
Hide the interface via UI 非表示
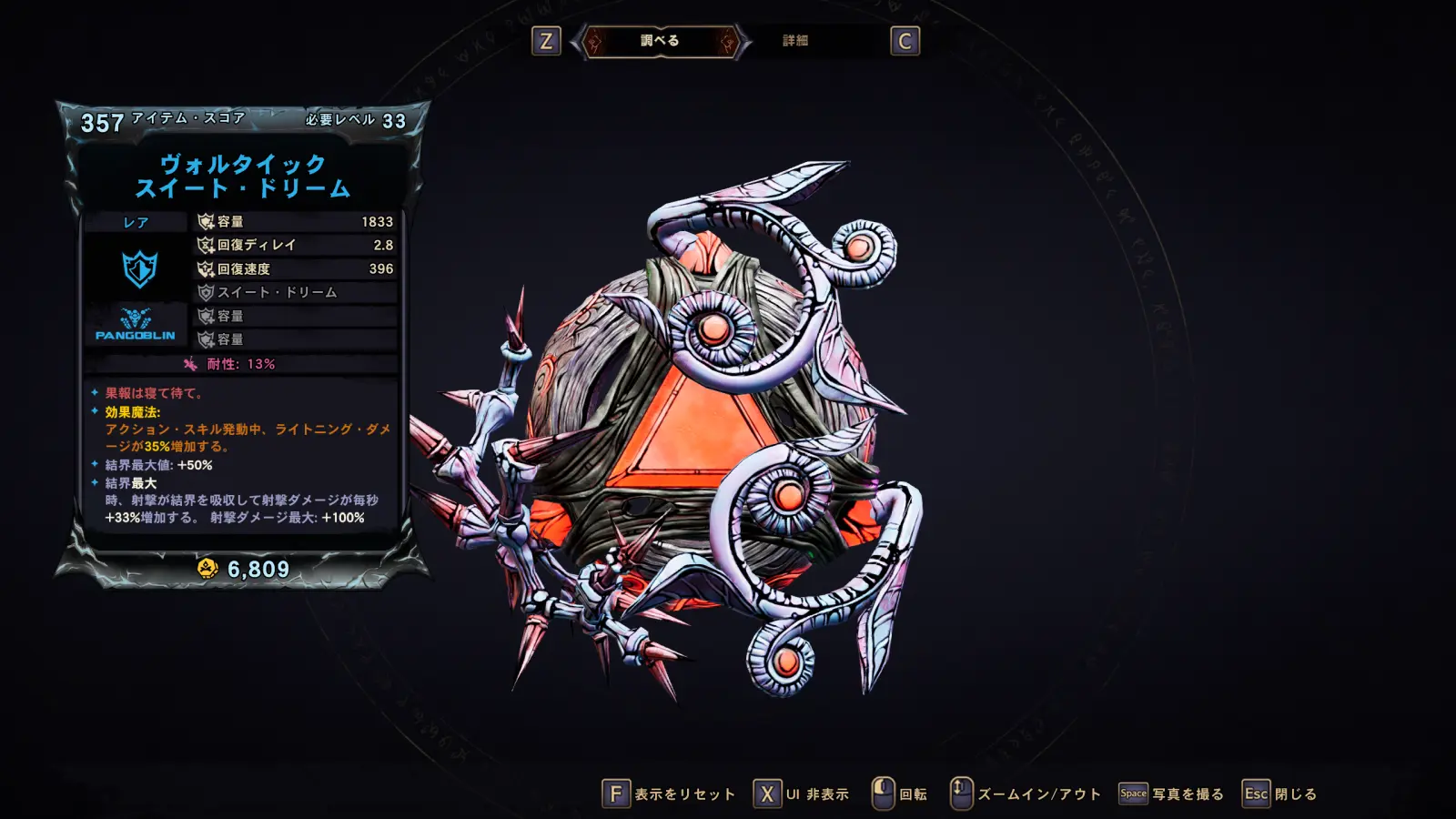pos(802,794)
